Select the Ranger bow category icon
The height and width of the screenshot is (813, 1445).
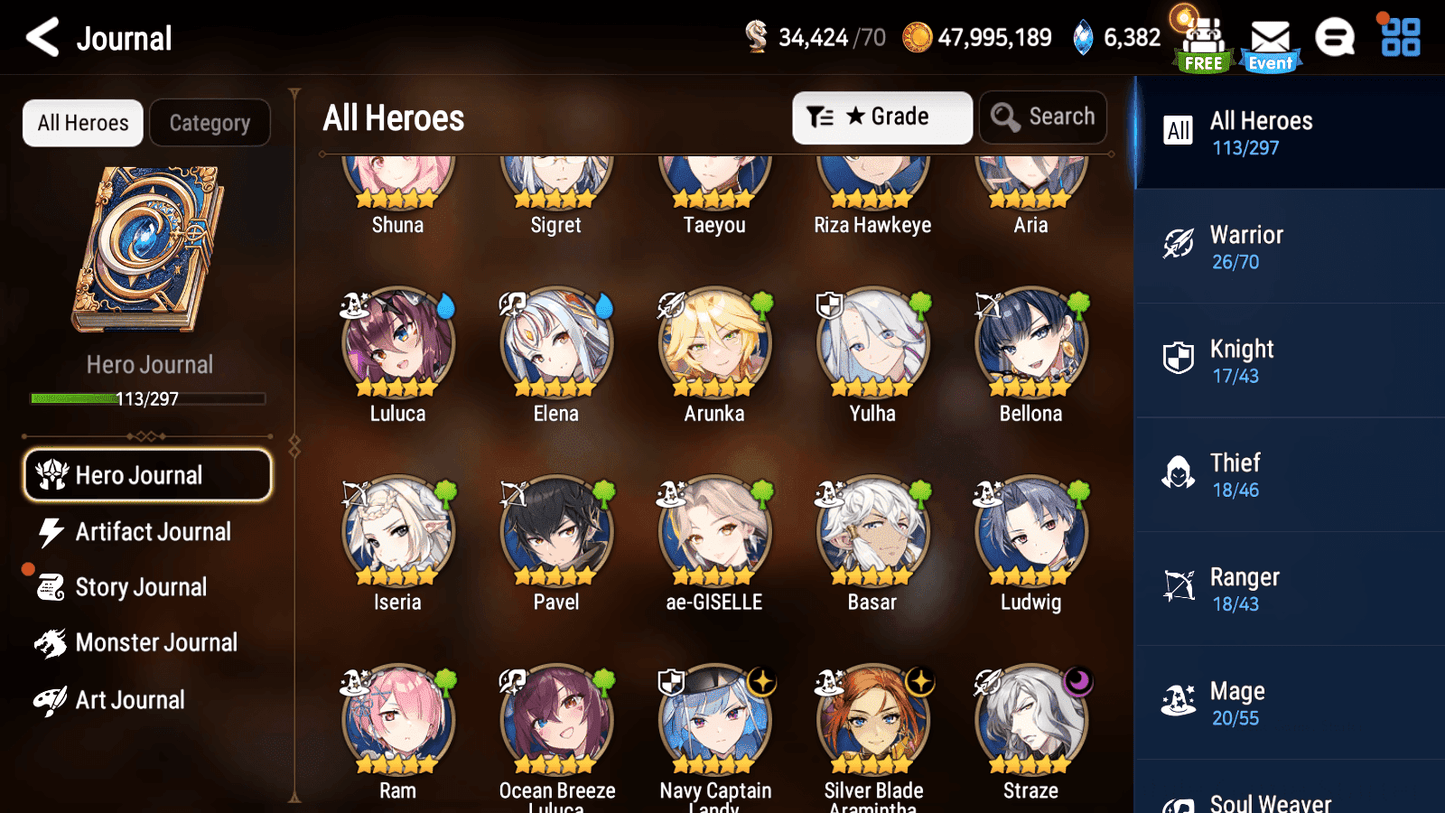coord(1180,586)
